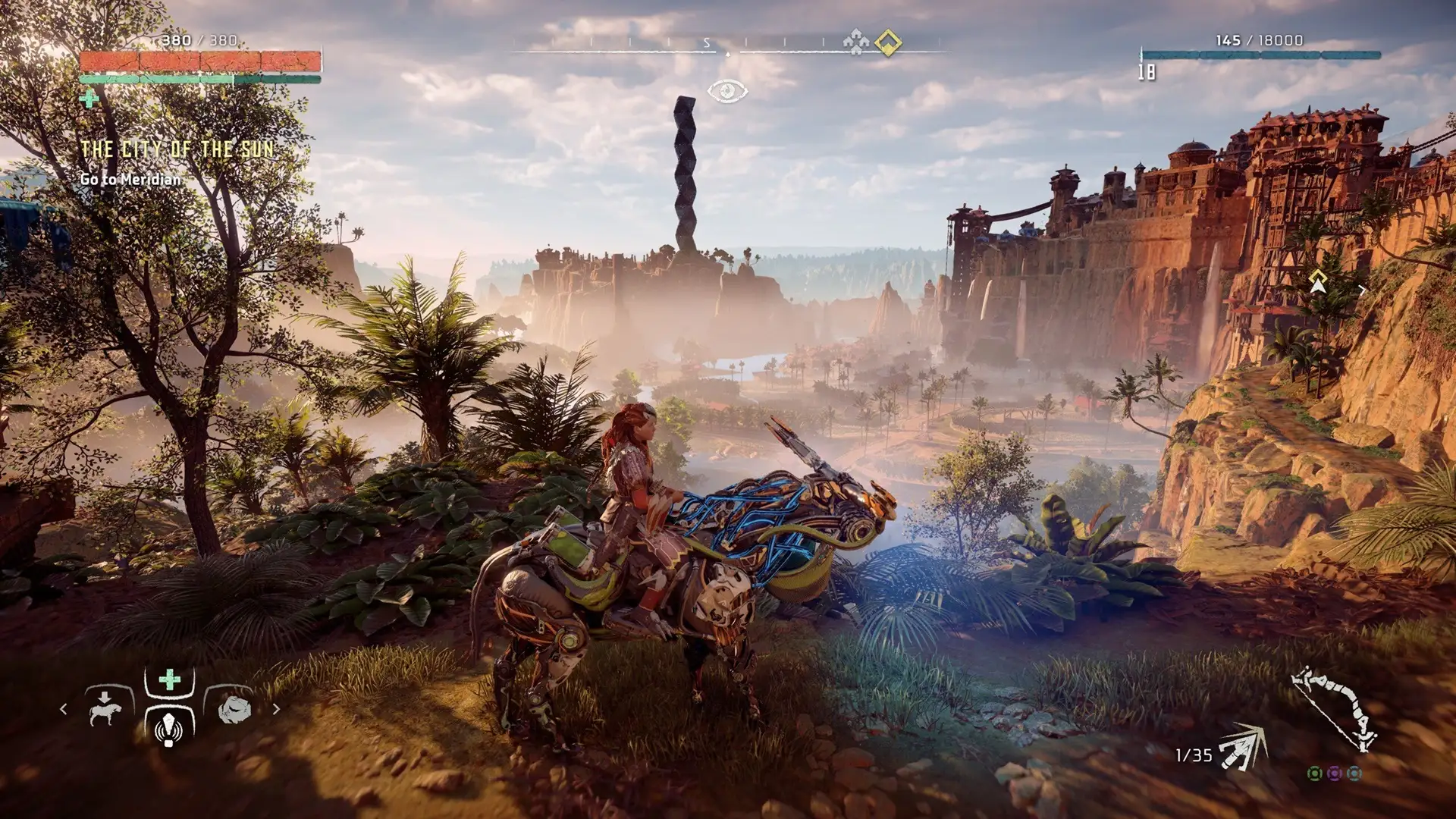
Task: Cycle tools with the right arrow
Action: pyautogui.click(x=276, y=709)
